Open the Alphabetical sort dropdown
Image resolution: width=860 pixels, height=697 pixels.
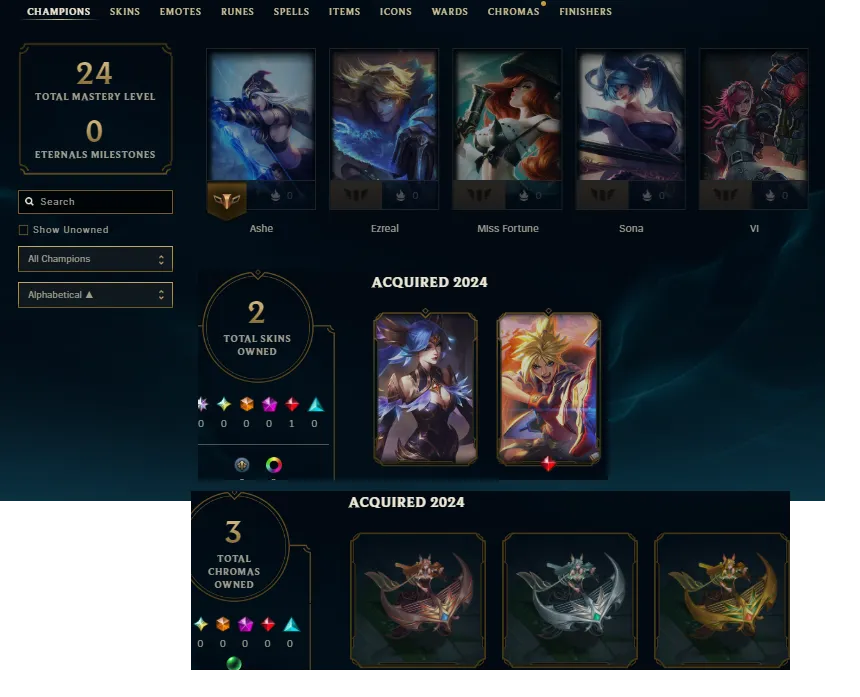(x=95, y=295)
